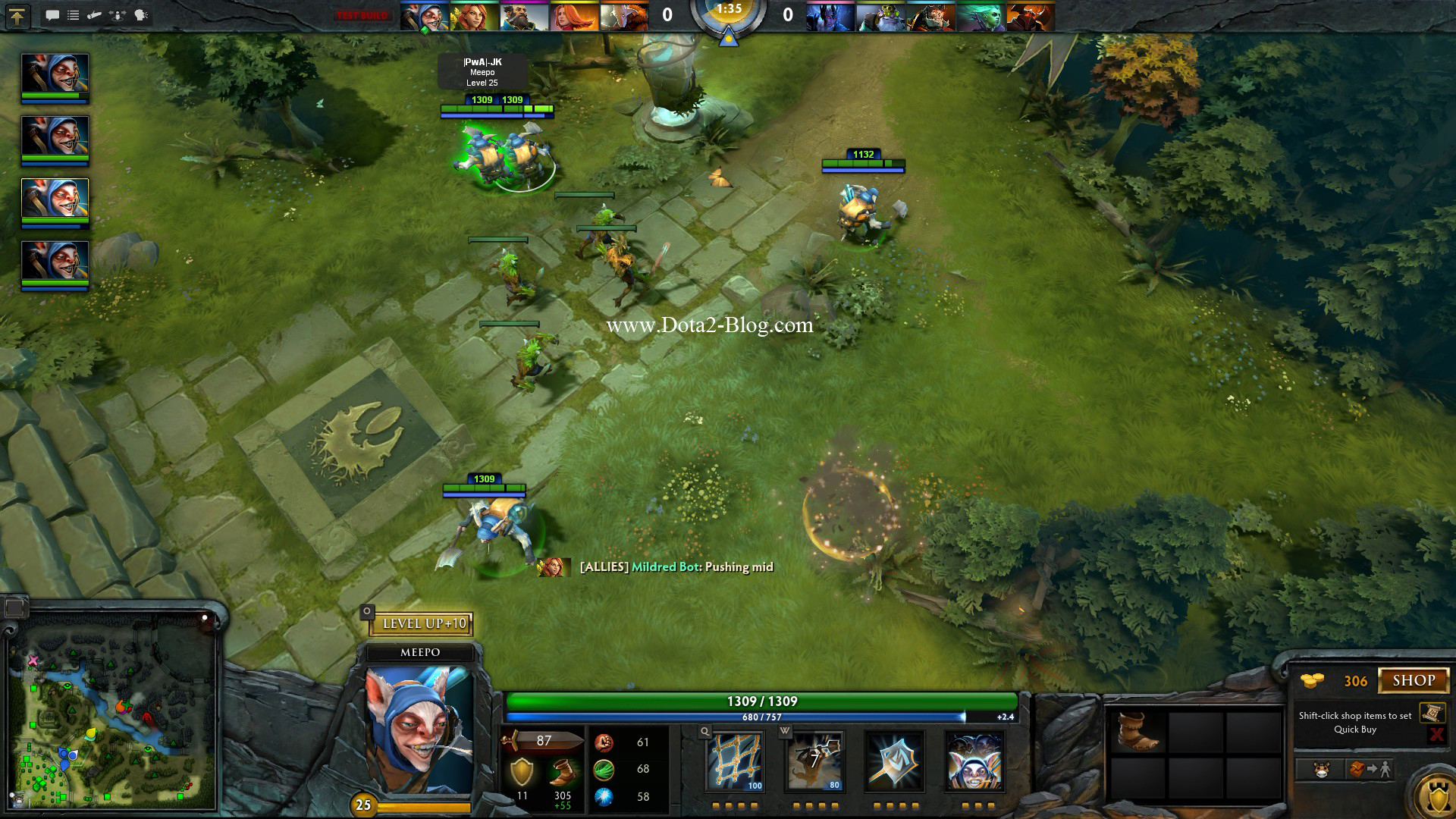Click the red X to clear Quick Buy
Viewport: 1456px width, 819px height.
pyautogui.click(x=1438, y=733)
